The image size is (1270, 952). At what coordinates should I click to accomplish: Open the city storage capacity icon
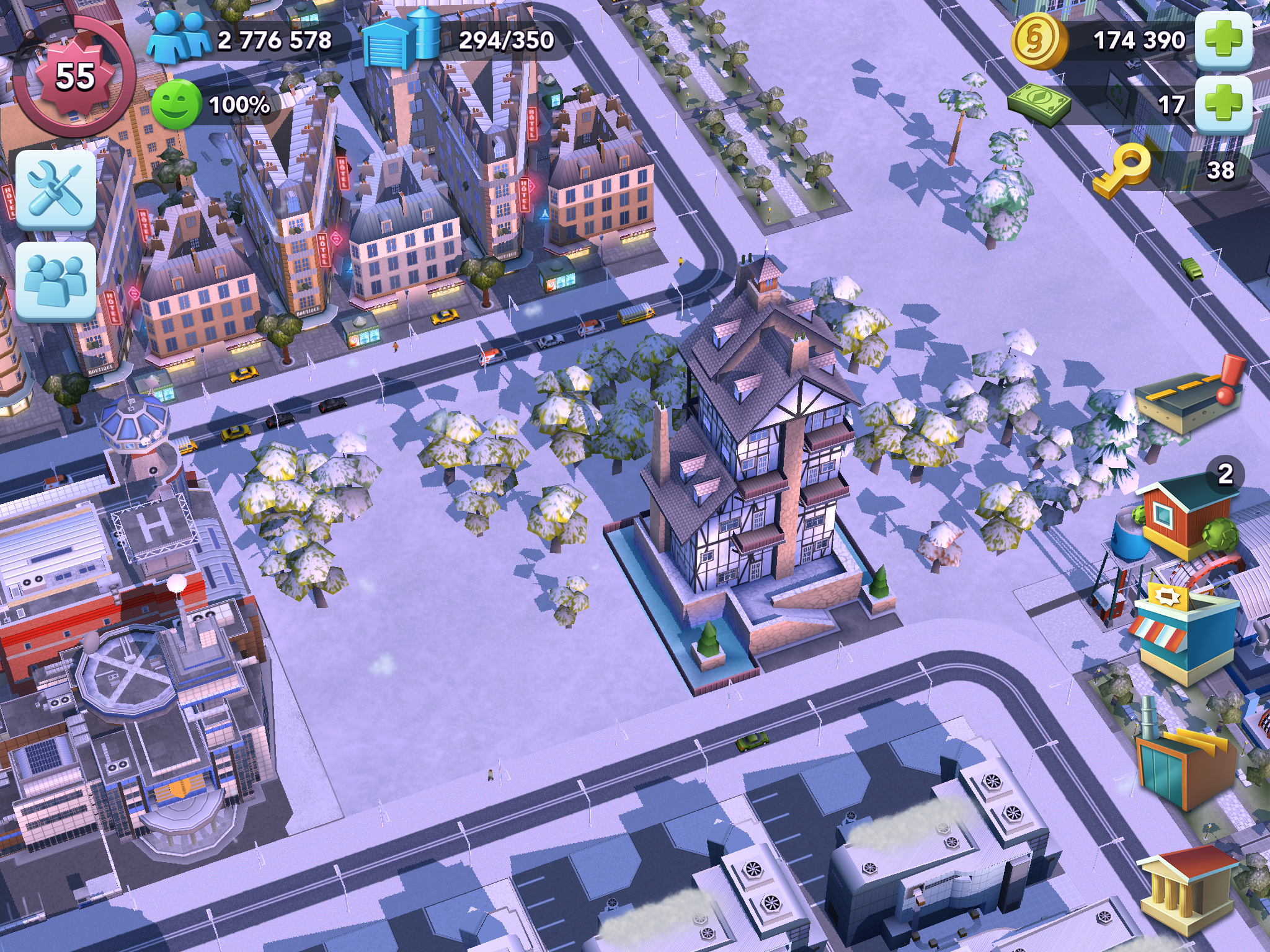click(400, 38)
